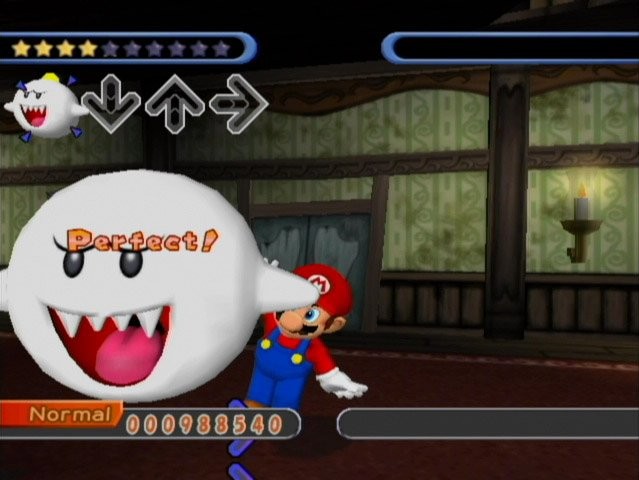This screenshot has width=639, height=480.
Task: Click the small Boo covering the step zone
Action: [45, 105]
